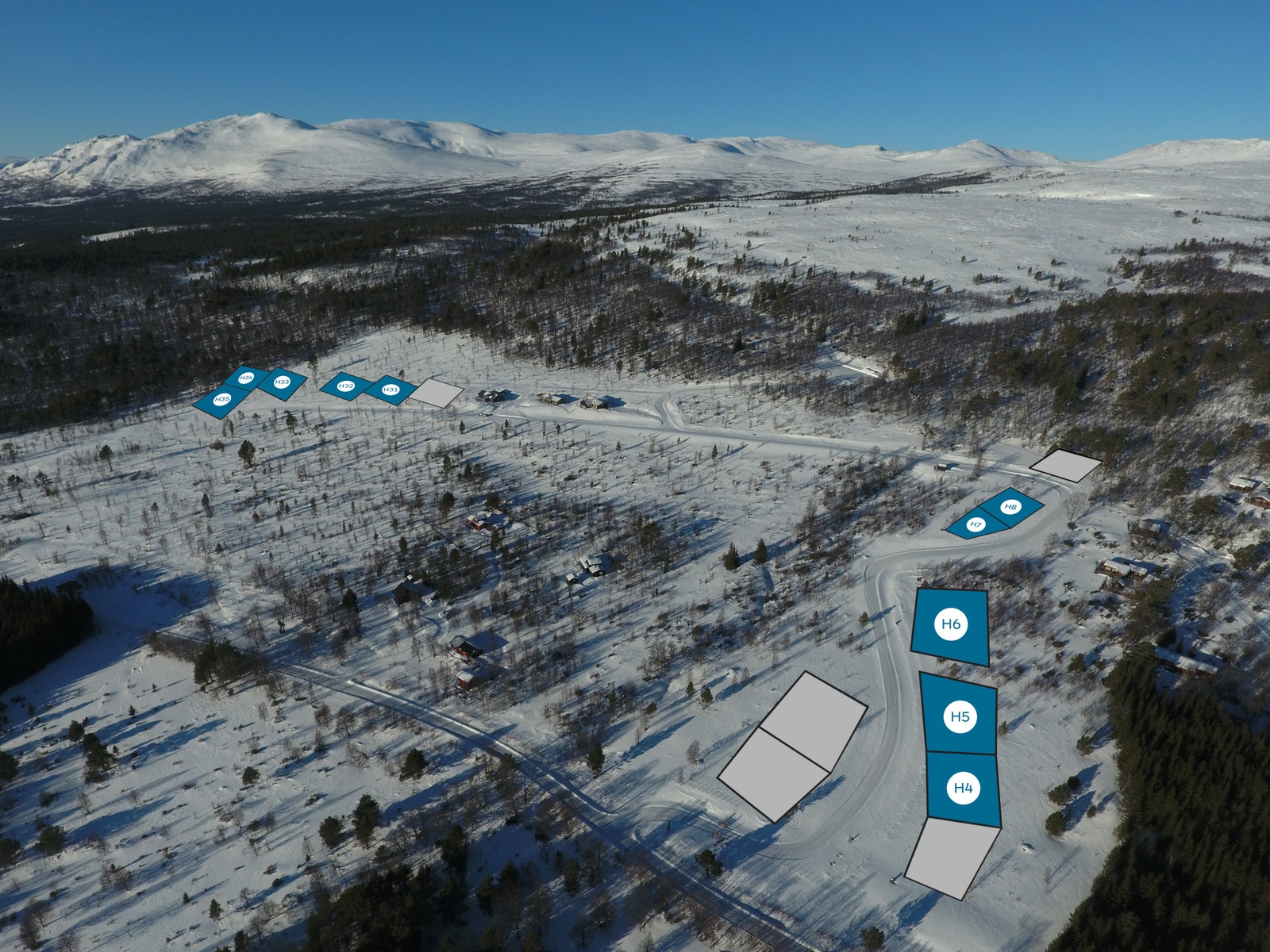
Task: Select the gray plot next to H31
Action: point(437,393)
